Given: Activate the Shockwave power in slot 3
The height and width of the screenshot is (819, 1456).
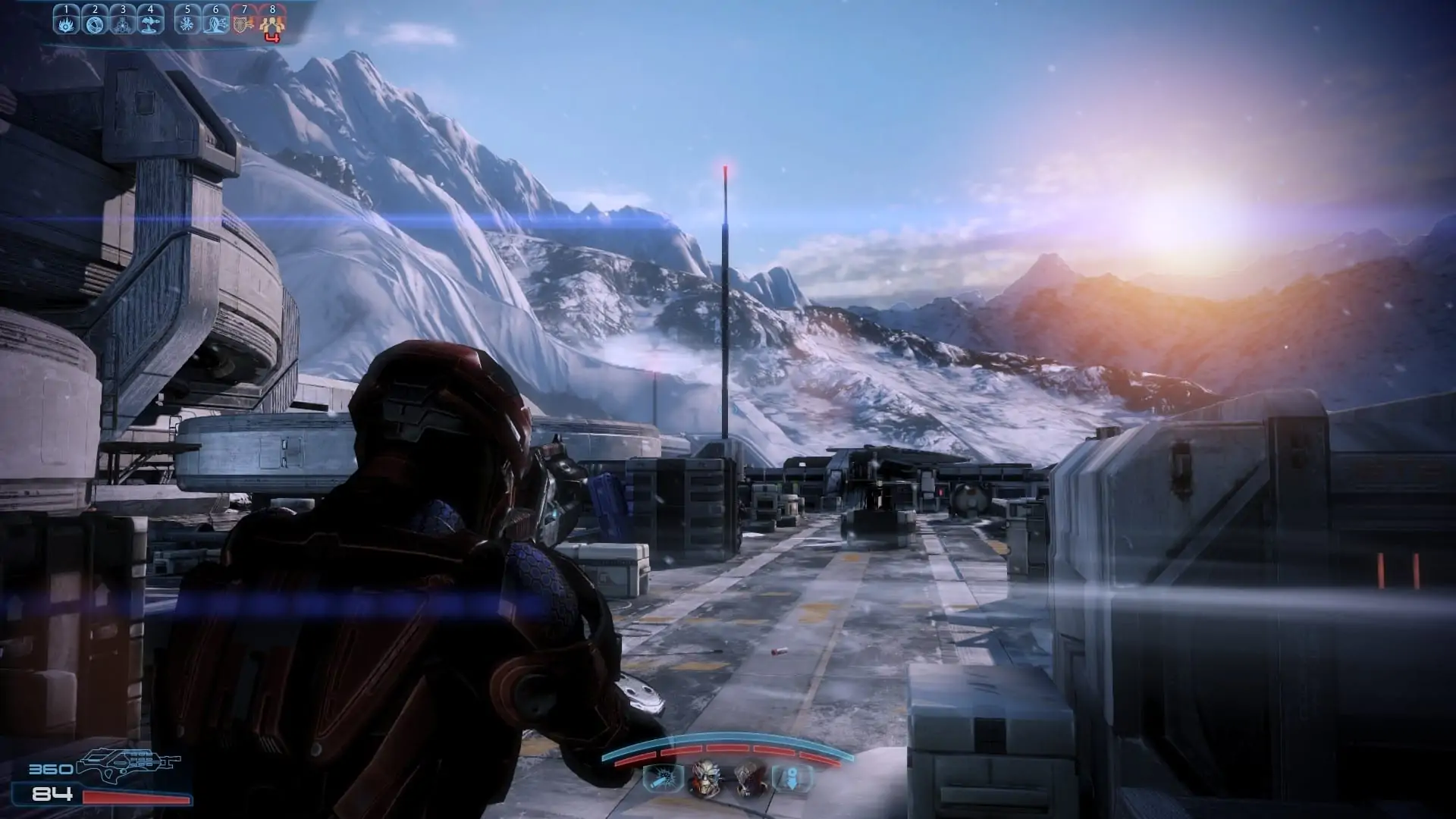Looking at the screenshot, I should click(122, 24).
